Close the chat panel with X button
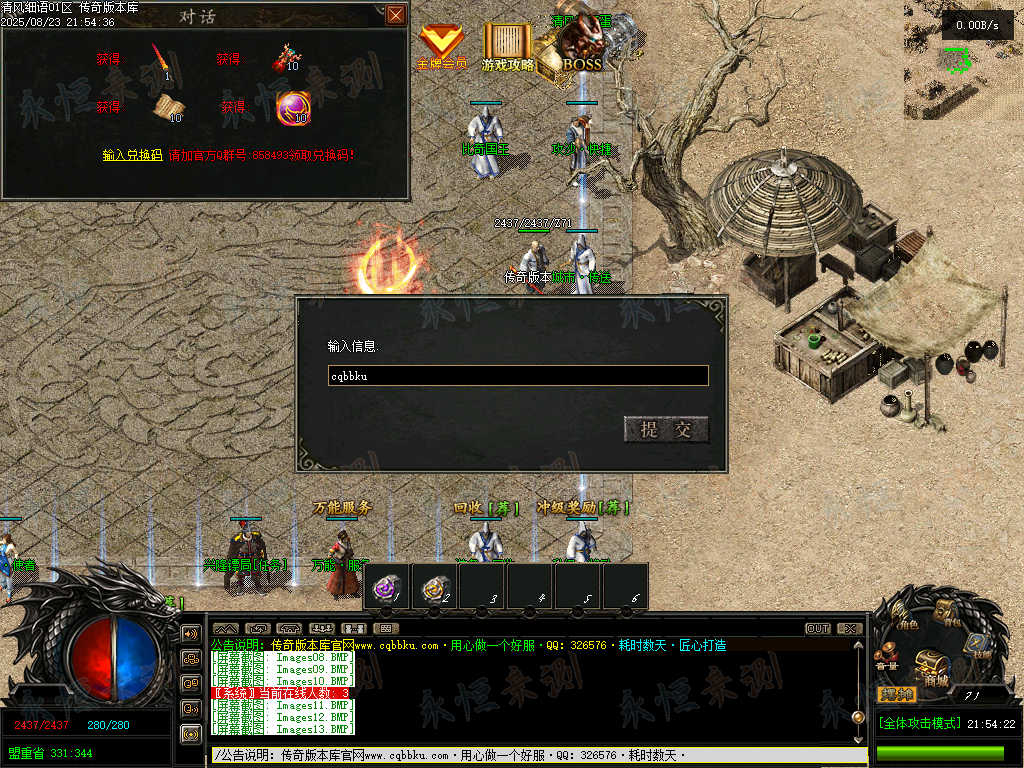Image resolution: width=1024 pixels, height=768 pixels. pos(849,629)
